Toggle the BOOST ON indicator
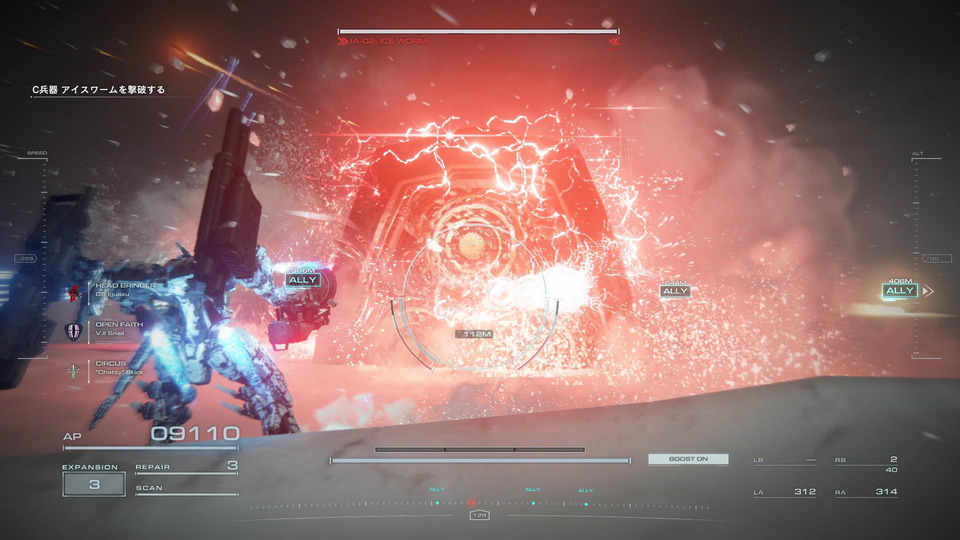Image resolution: width=960 pixels, height=540 pixels. (x=688, y=459)
